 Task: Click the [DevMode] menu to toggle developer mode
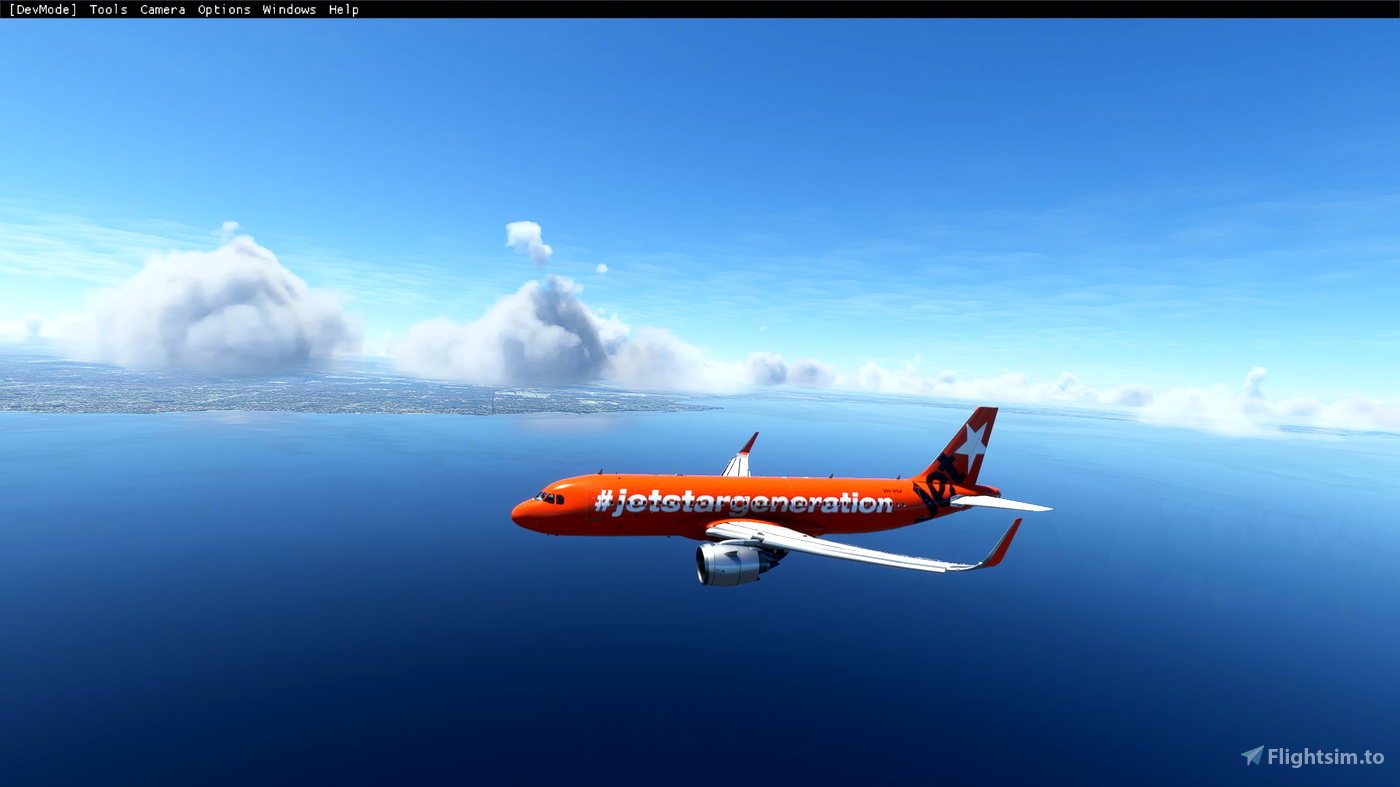coord(41,9)
